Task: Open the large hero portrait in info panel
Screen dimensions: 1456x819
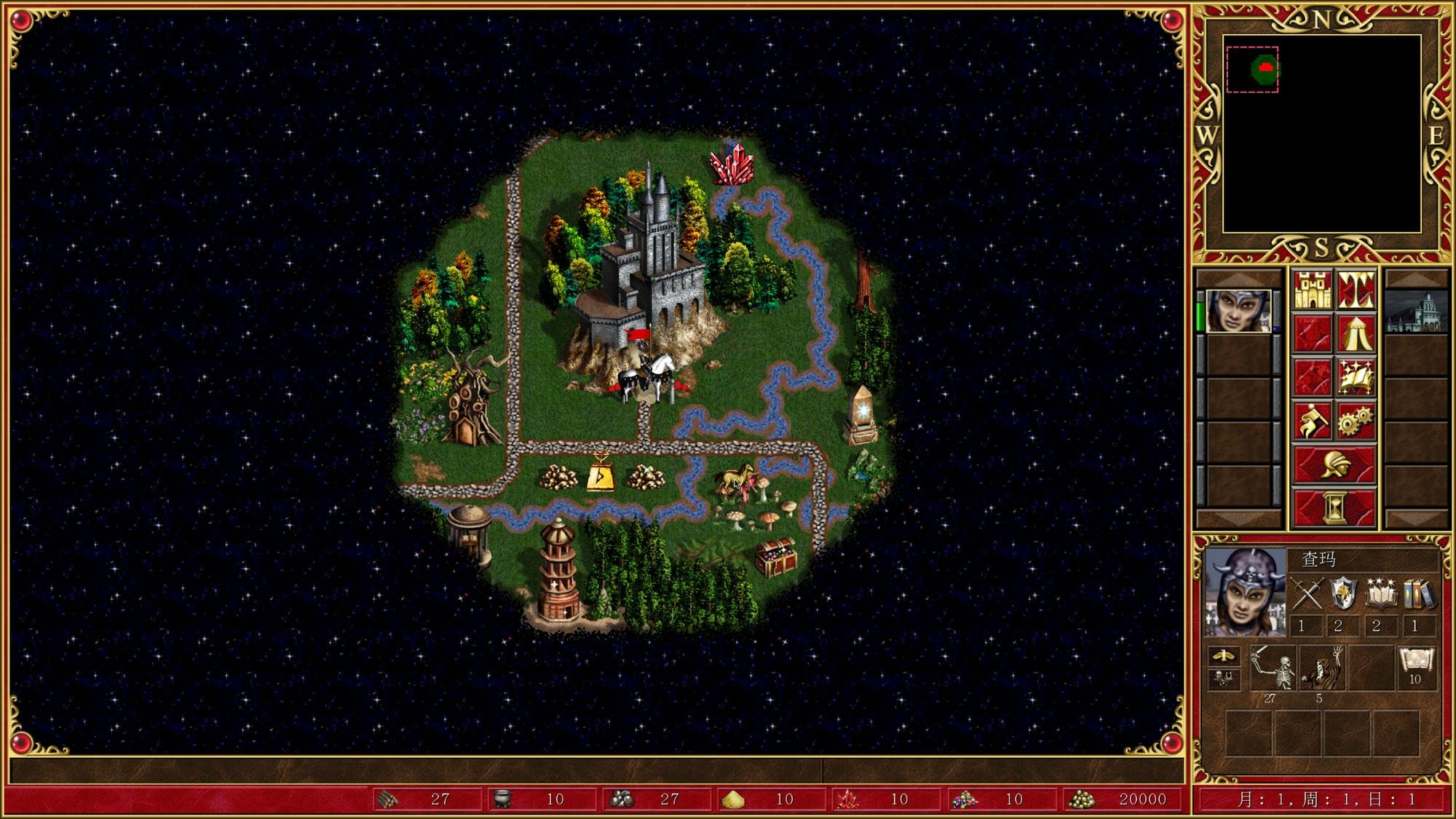Action: point(1245,592)
